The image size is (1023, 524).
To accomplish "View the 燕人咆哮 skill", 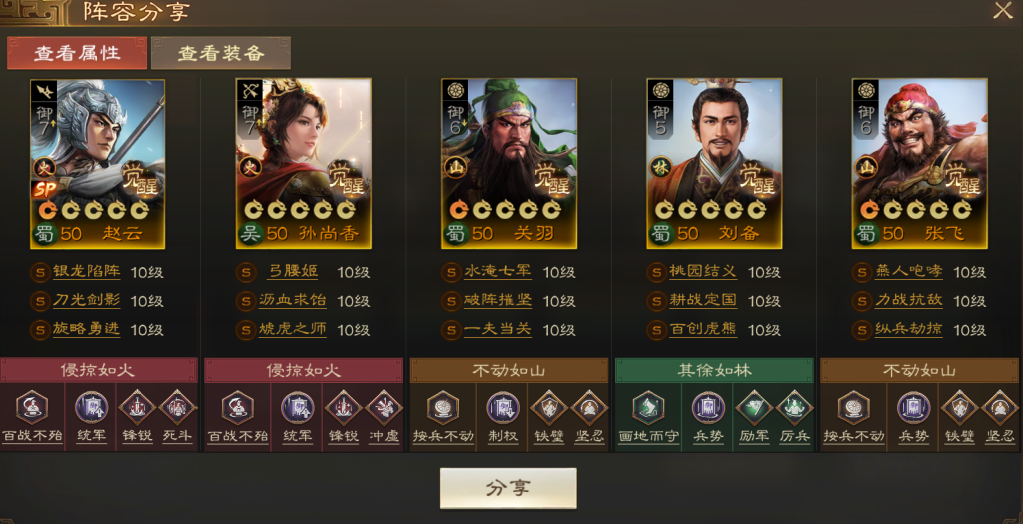I will point(908,272).
